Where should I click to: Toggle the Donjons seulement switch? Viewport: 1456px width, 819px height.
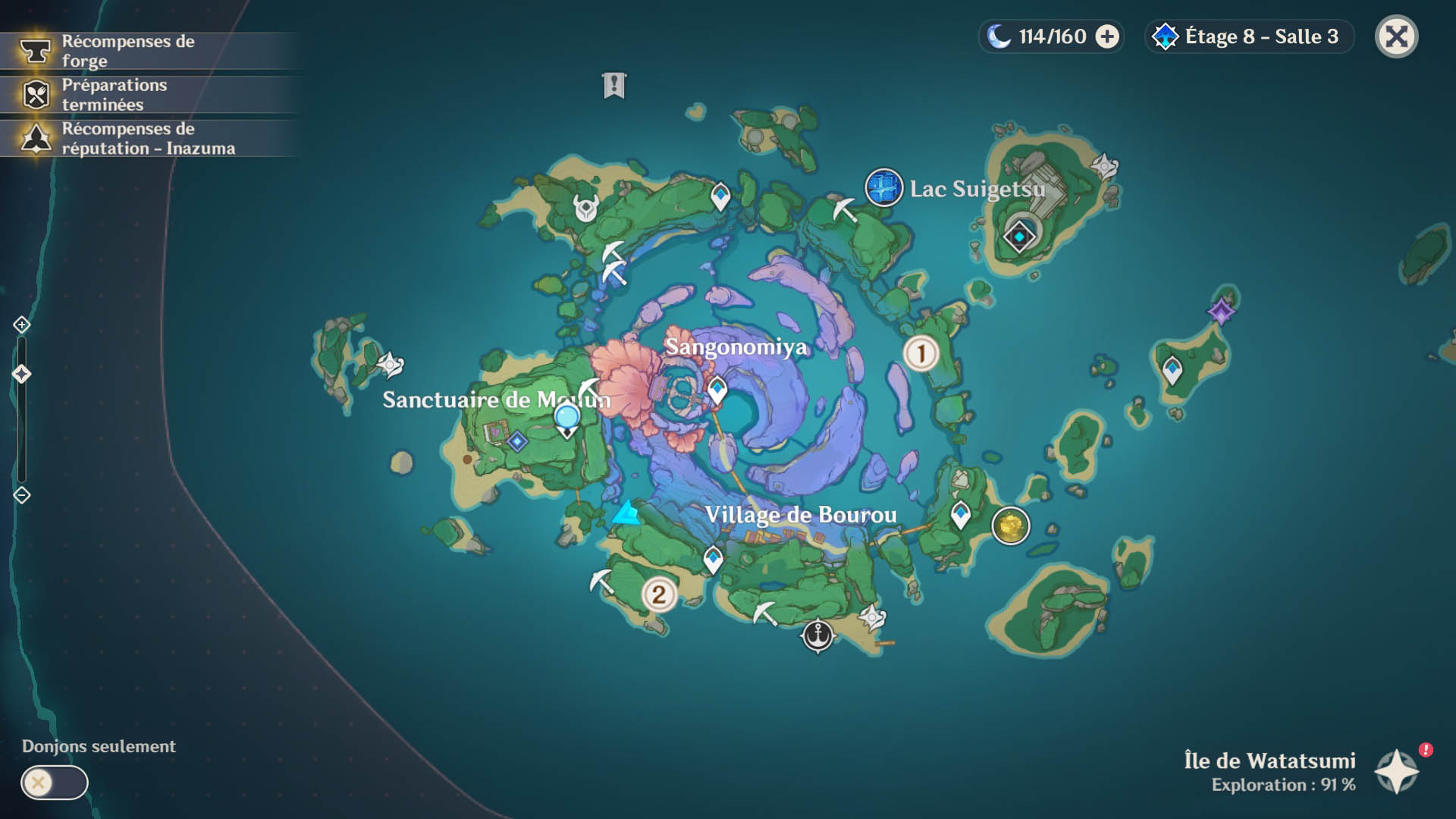54,783
